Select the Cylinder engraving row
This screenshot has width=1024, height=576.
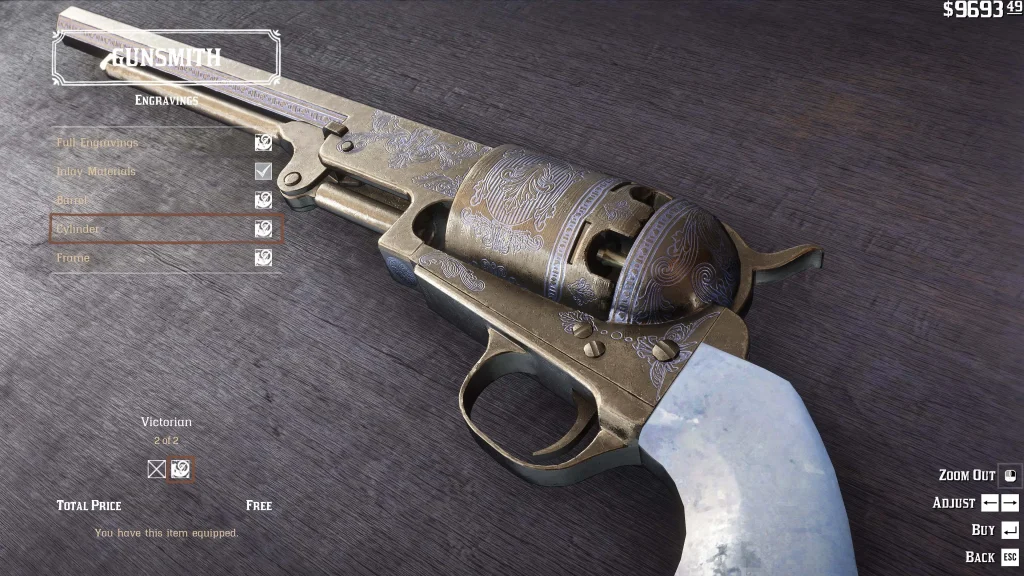pos(166,229)
